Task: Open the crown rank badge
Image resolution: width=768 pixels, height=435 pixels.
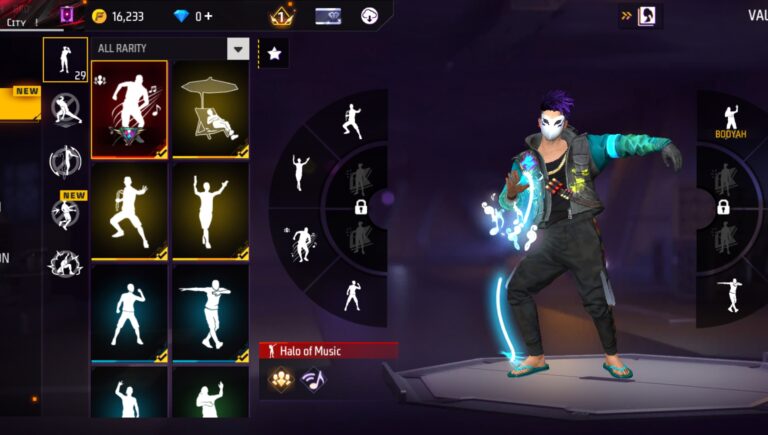Action: [280, 16]
